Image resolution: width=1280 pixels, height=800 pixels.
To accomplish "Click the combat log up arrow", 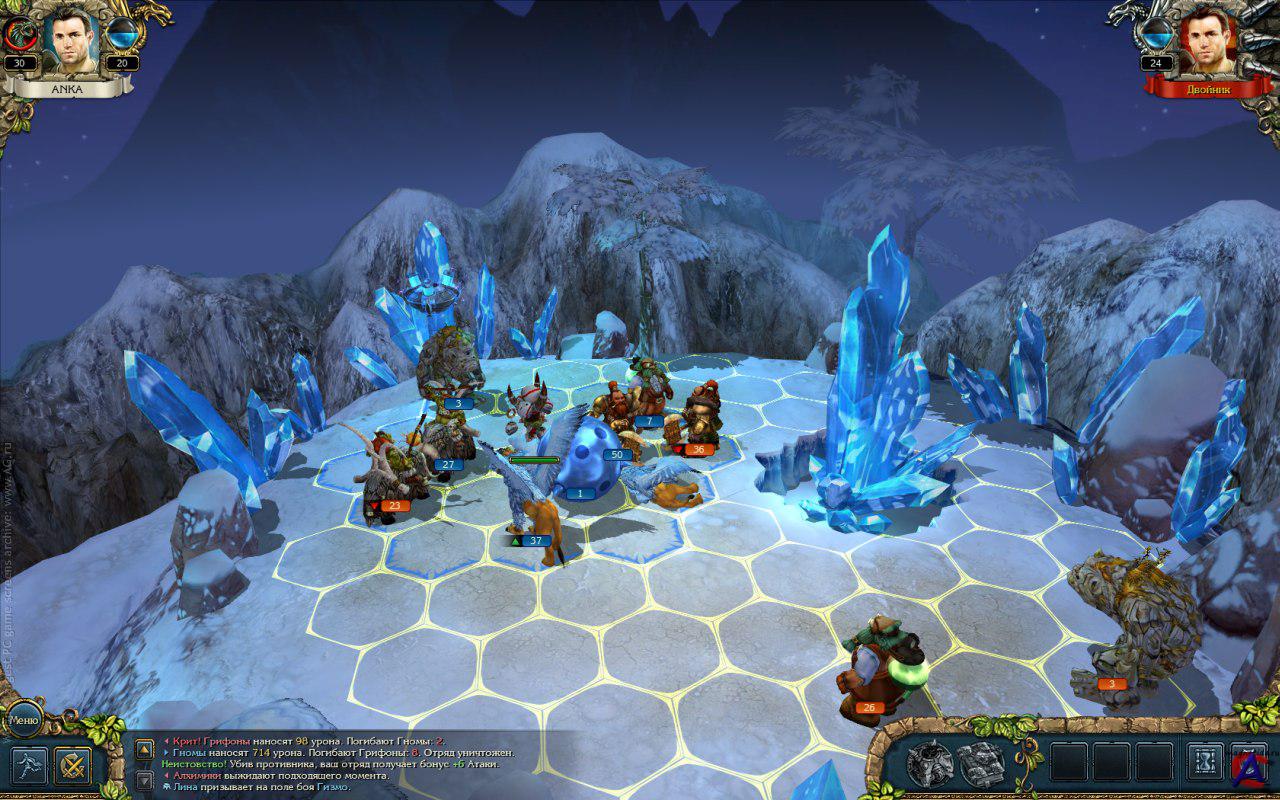I will 144,748.
